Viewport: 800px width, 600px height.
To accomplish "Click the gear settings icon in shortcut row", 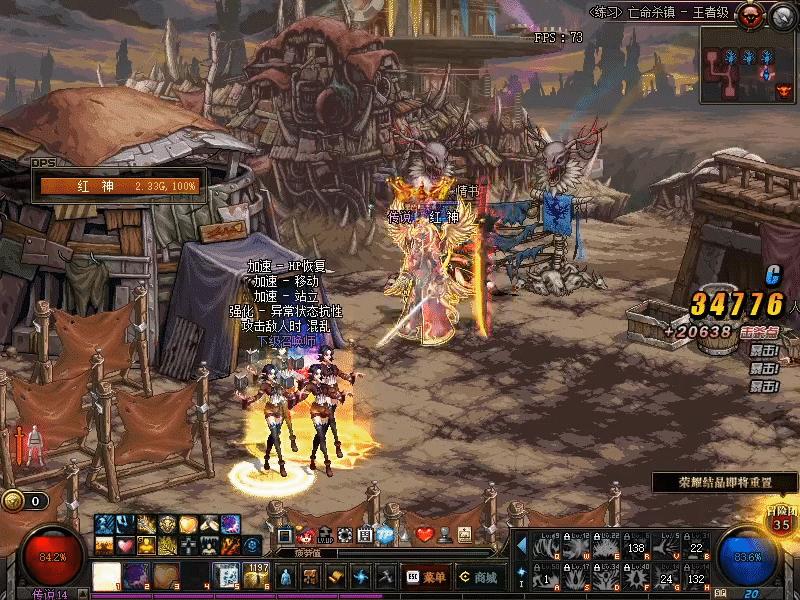I will (x=344, y=536).
